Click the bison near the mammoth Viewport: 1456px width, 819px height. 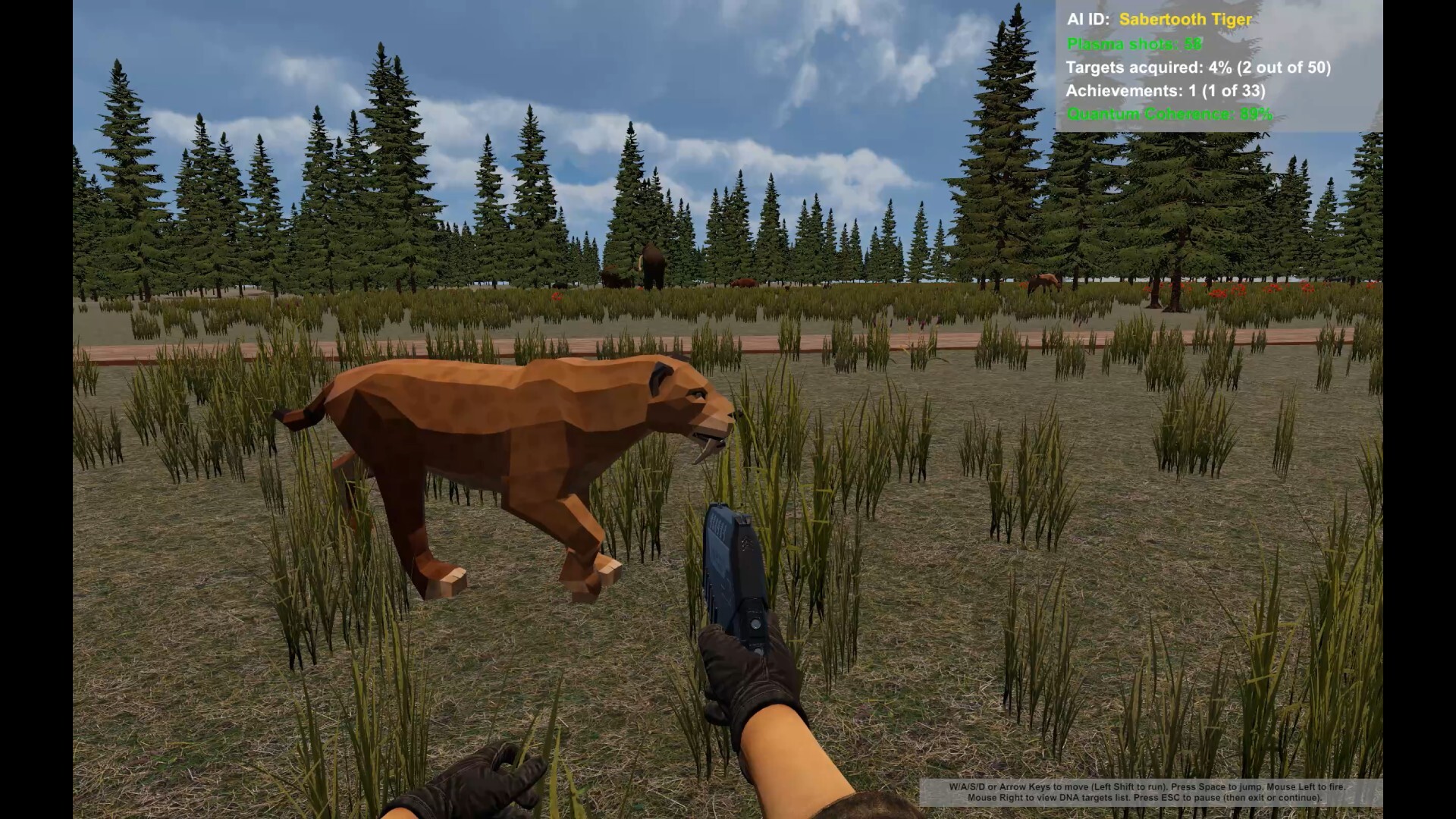[x=743, y=283]
